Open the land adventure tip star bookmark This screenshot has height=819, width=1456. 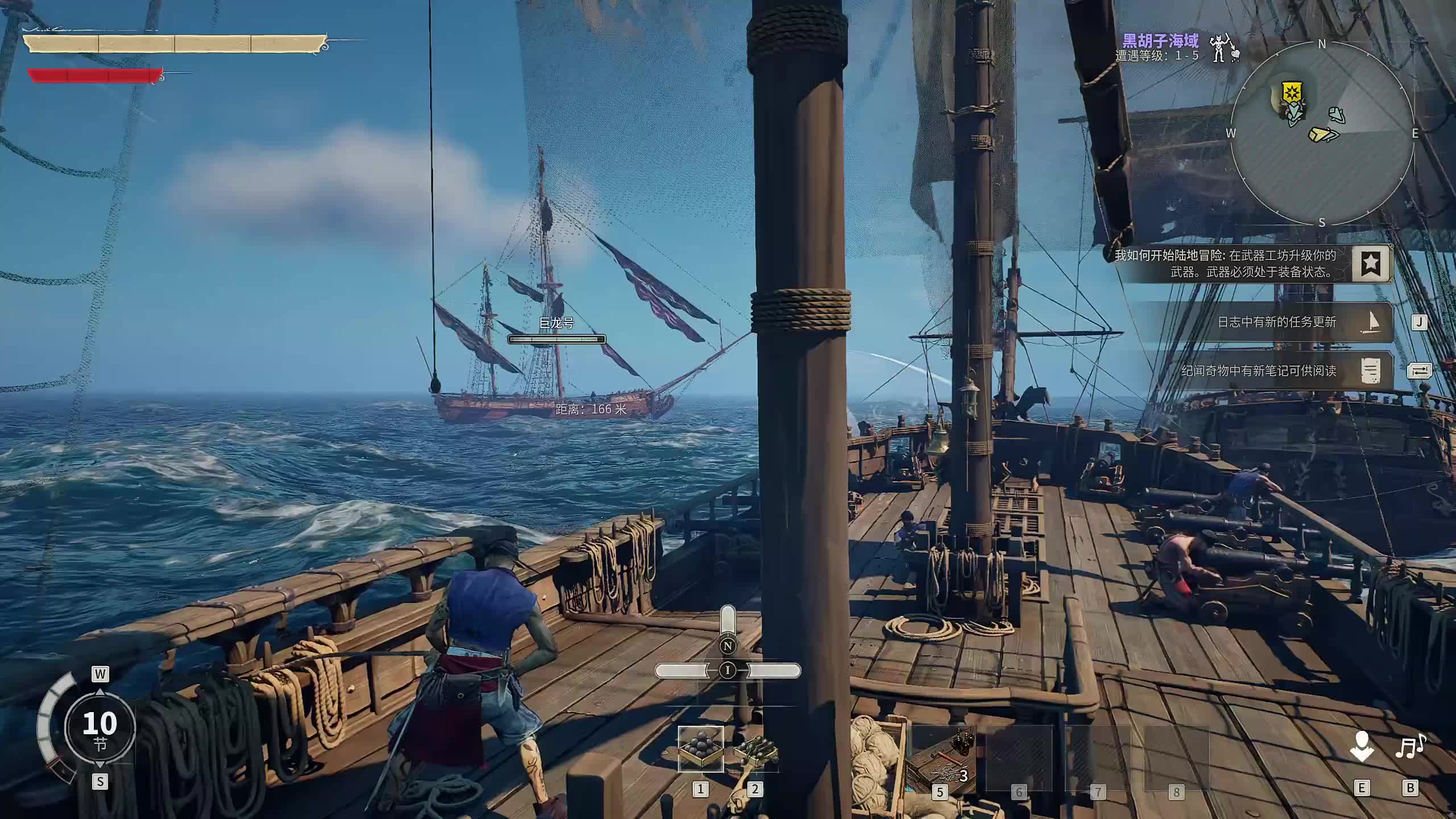point(1371,263)
